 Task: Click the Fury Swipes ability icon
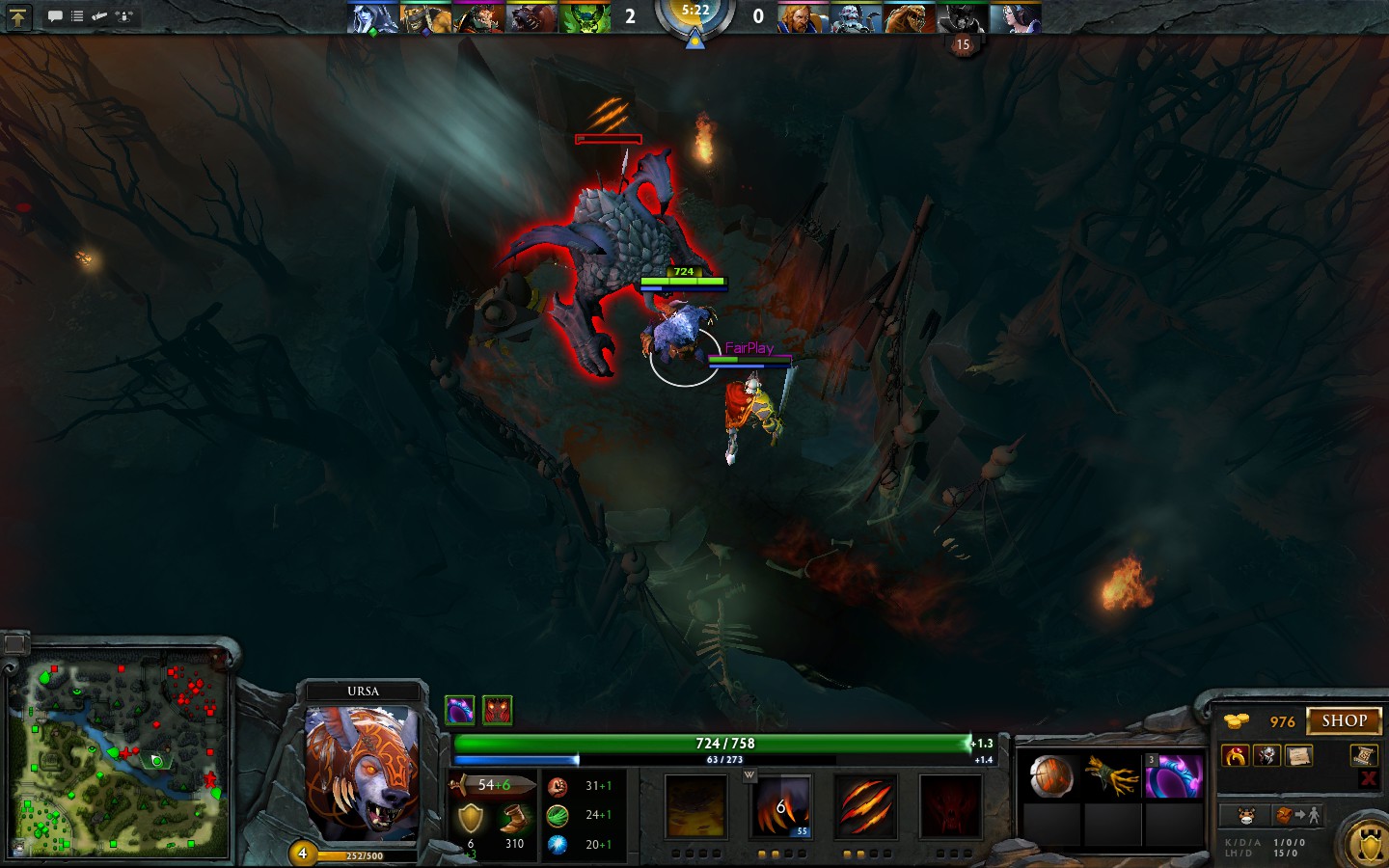[x=865, y=806]
